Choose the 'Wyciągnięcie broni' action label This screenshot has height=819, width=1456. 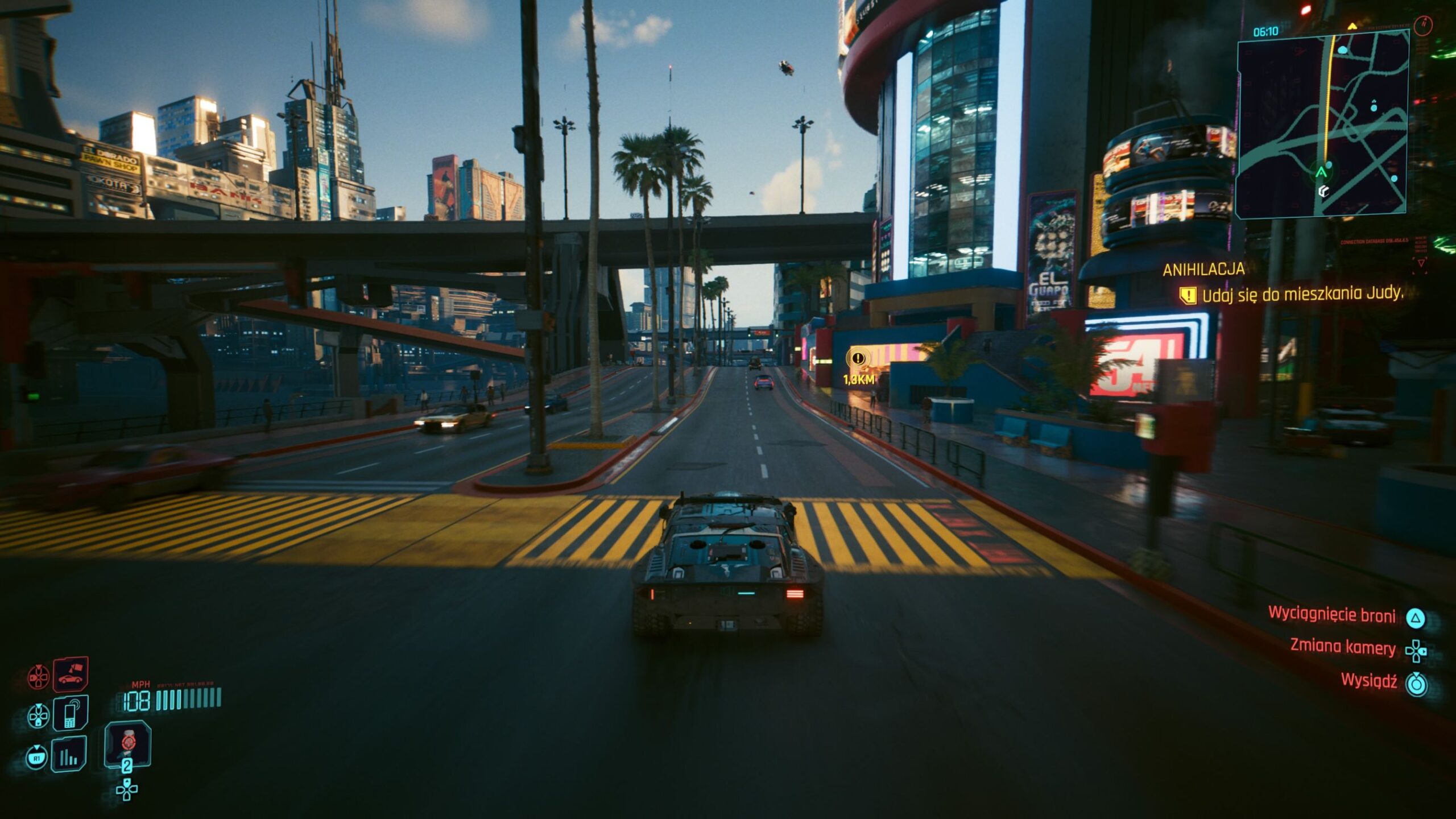tap(1331, 615)
